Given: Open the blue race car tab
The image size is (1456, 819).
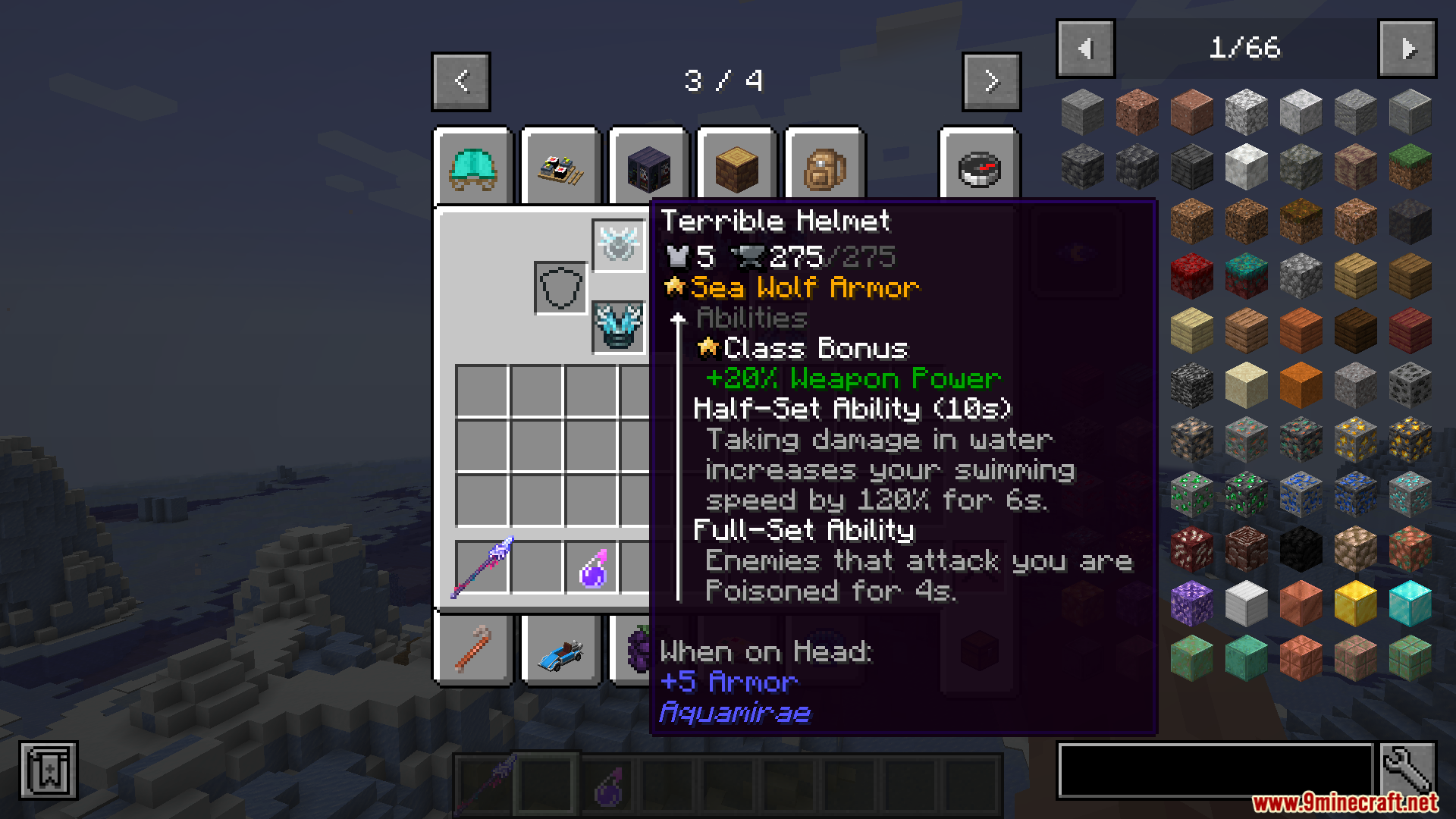Looking at the screenshot, I should click(x=561, y=651).
